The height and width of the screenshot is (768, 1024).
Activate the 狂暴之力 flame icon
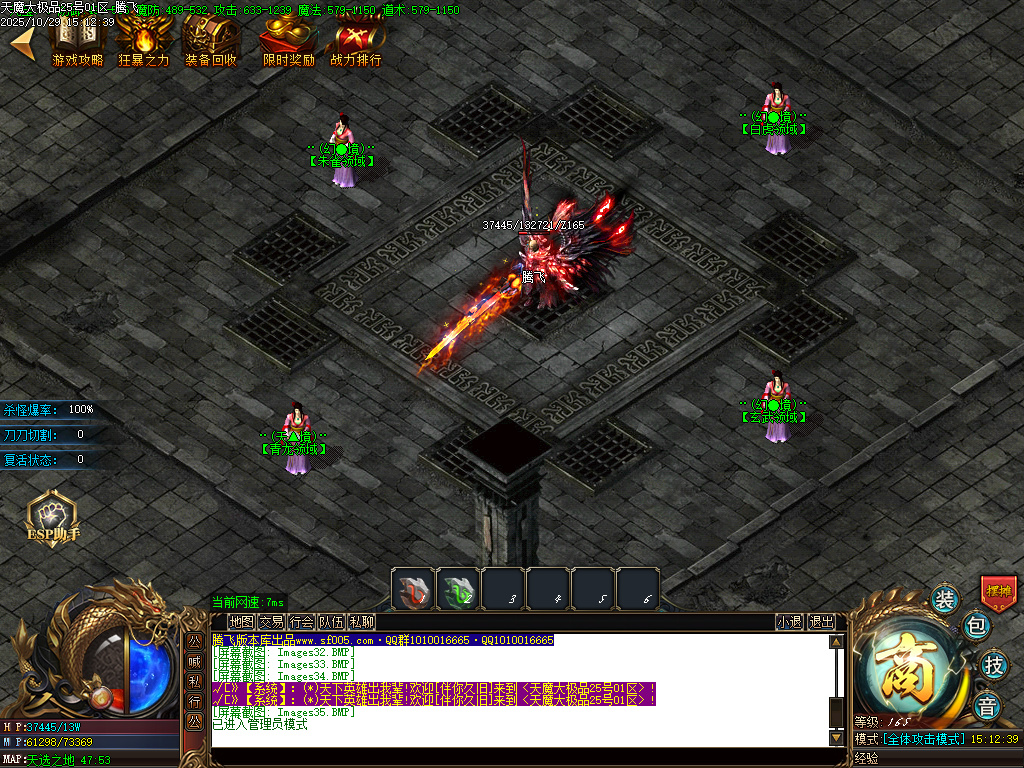[144, 40]
